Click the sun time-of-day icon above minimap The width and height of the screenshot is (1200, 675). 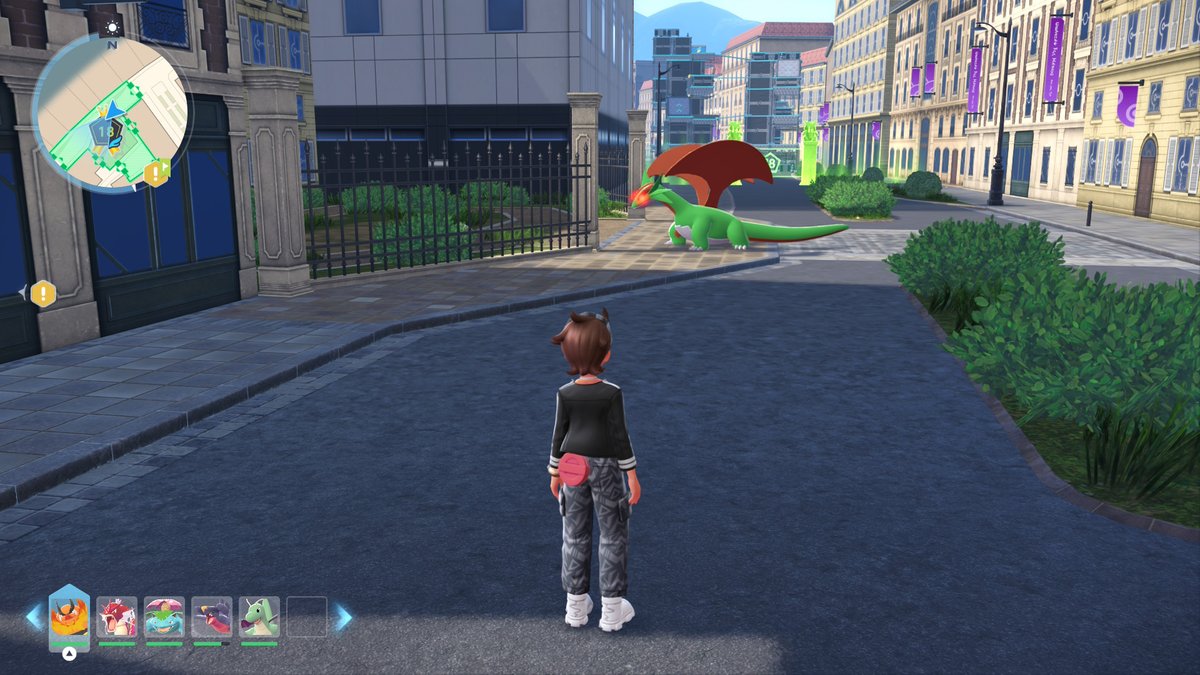pos(113,27)
